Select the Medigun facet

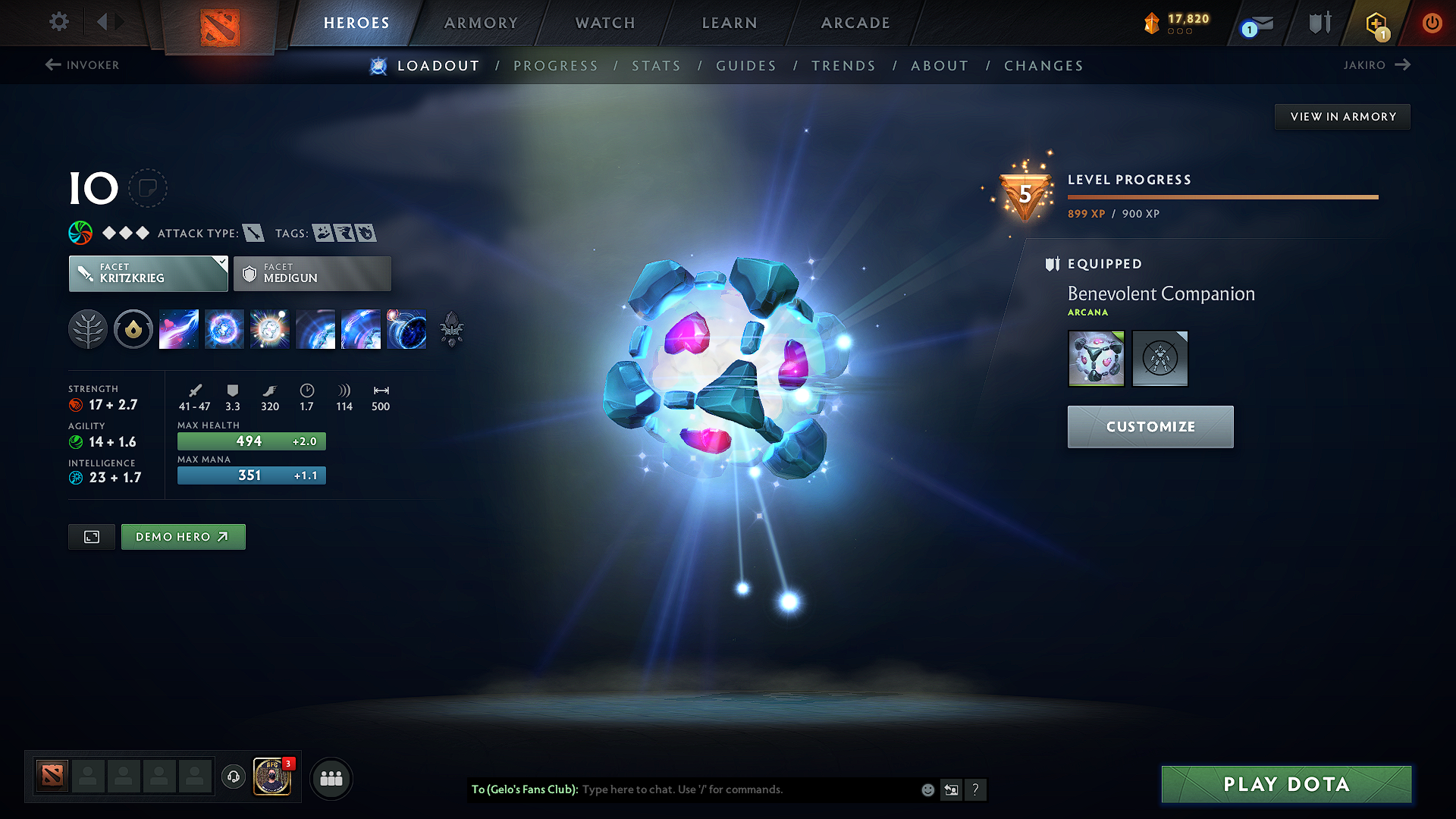point(312,273)
